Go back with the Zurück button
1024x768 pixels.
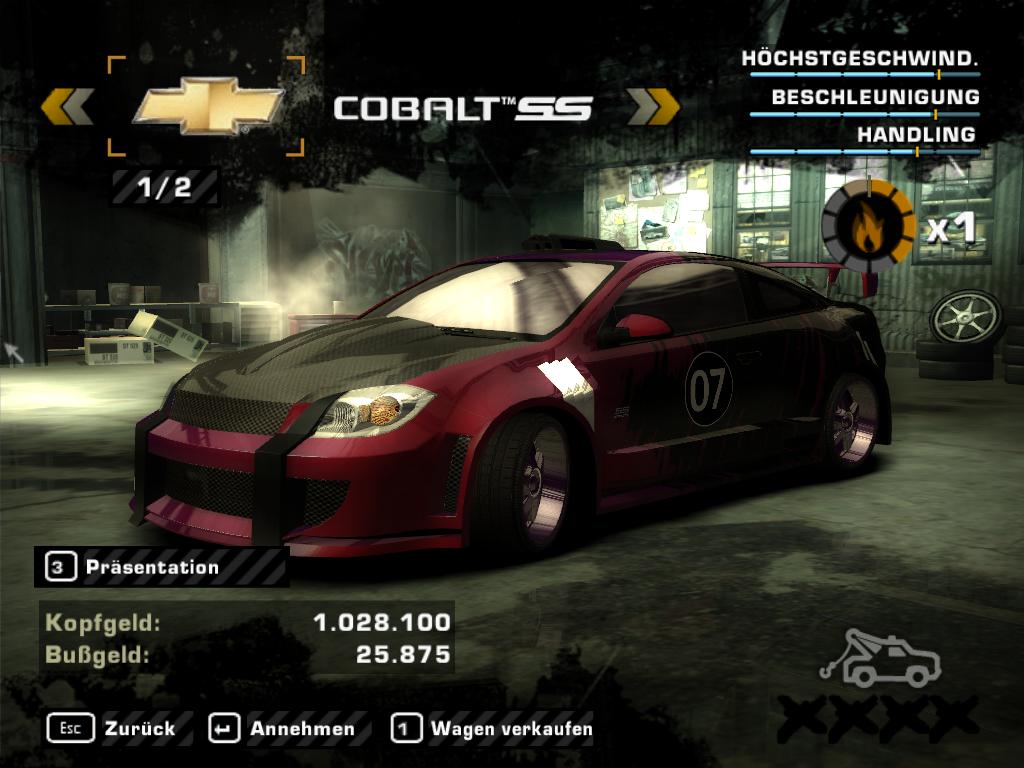(x=112, y=728)
